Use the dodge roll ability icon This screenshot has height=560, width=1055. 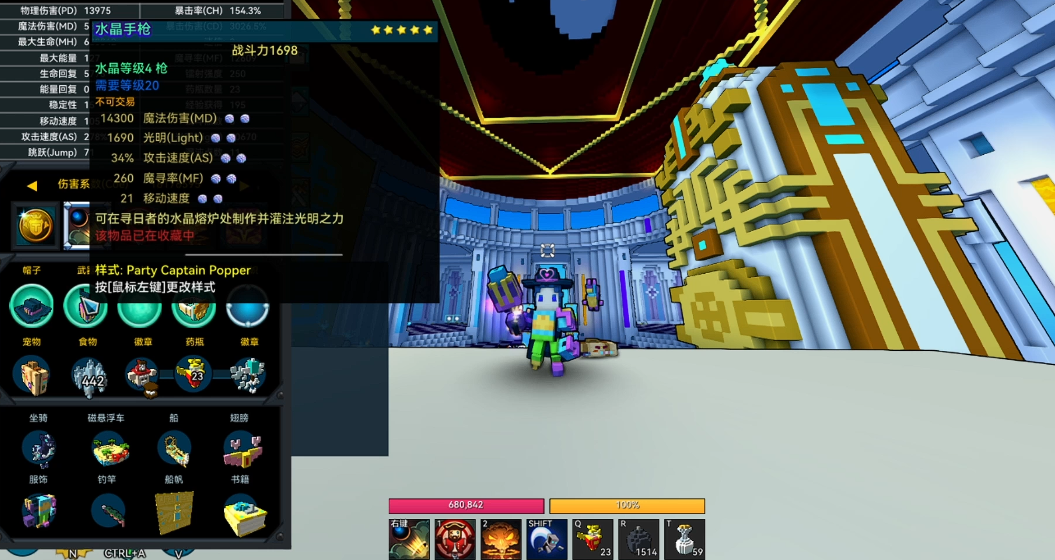pyautogui.click(x=546, y=540)
